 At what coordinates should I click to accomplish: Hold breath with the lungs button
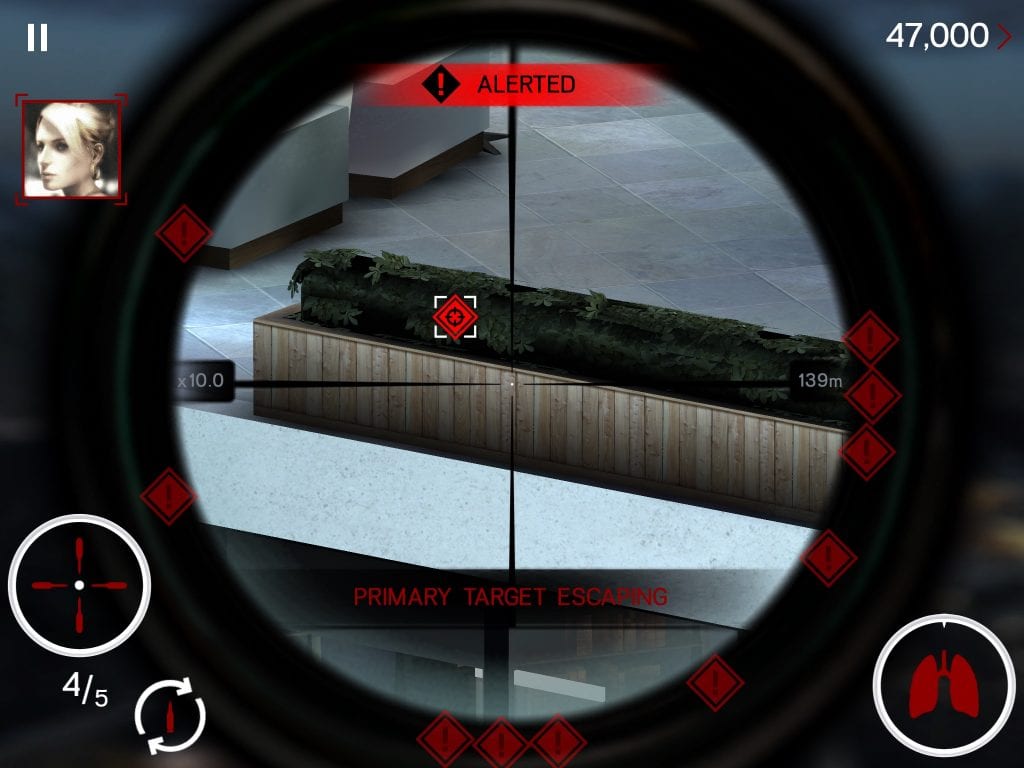click(943, 685)
